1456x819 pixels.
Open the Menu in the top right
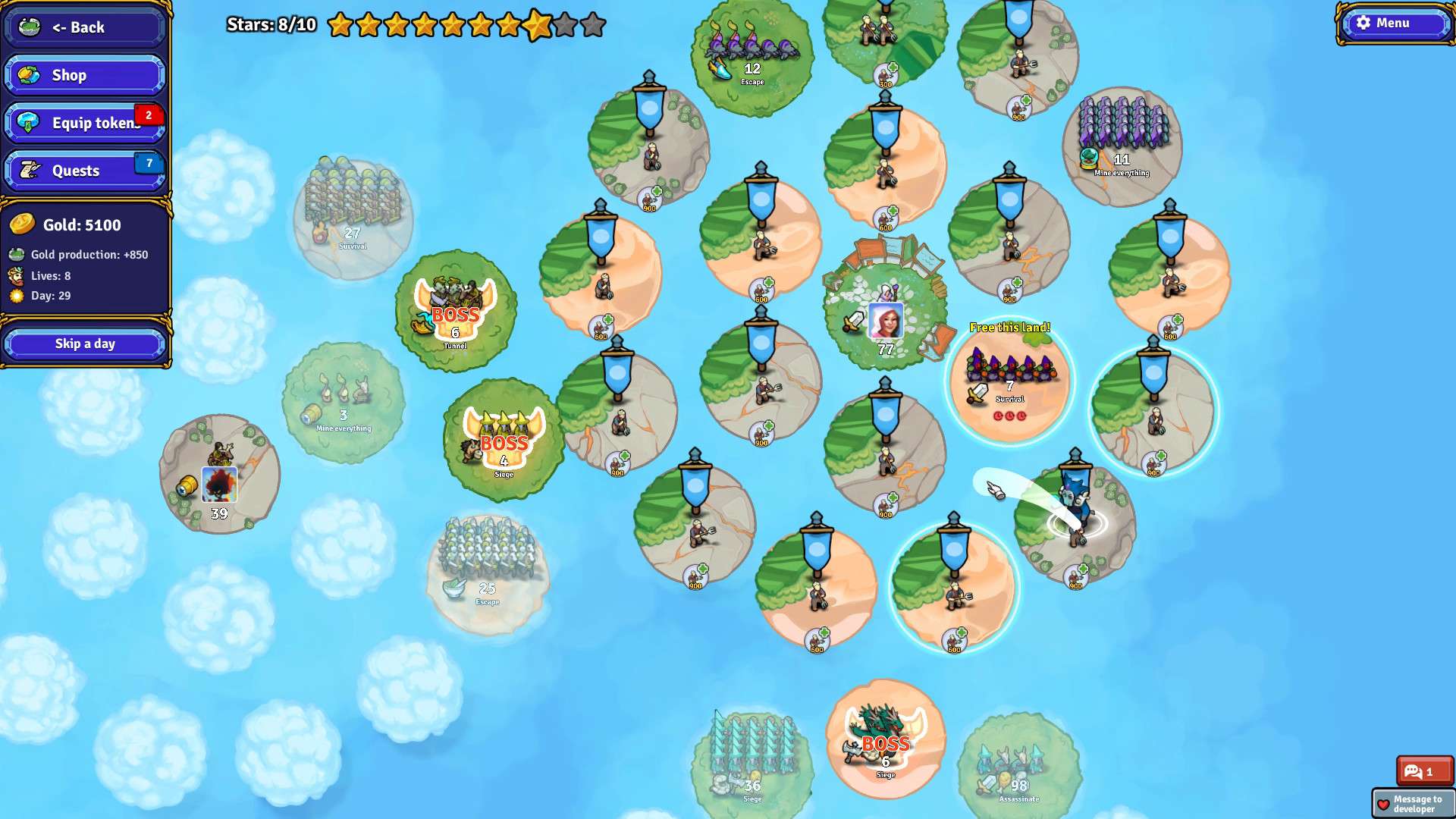coord(1394,23)
